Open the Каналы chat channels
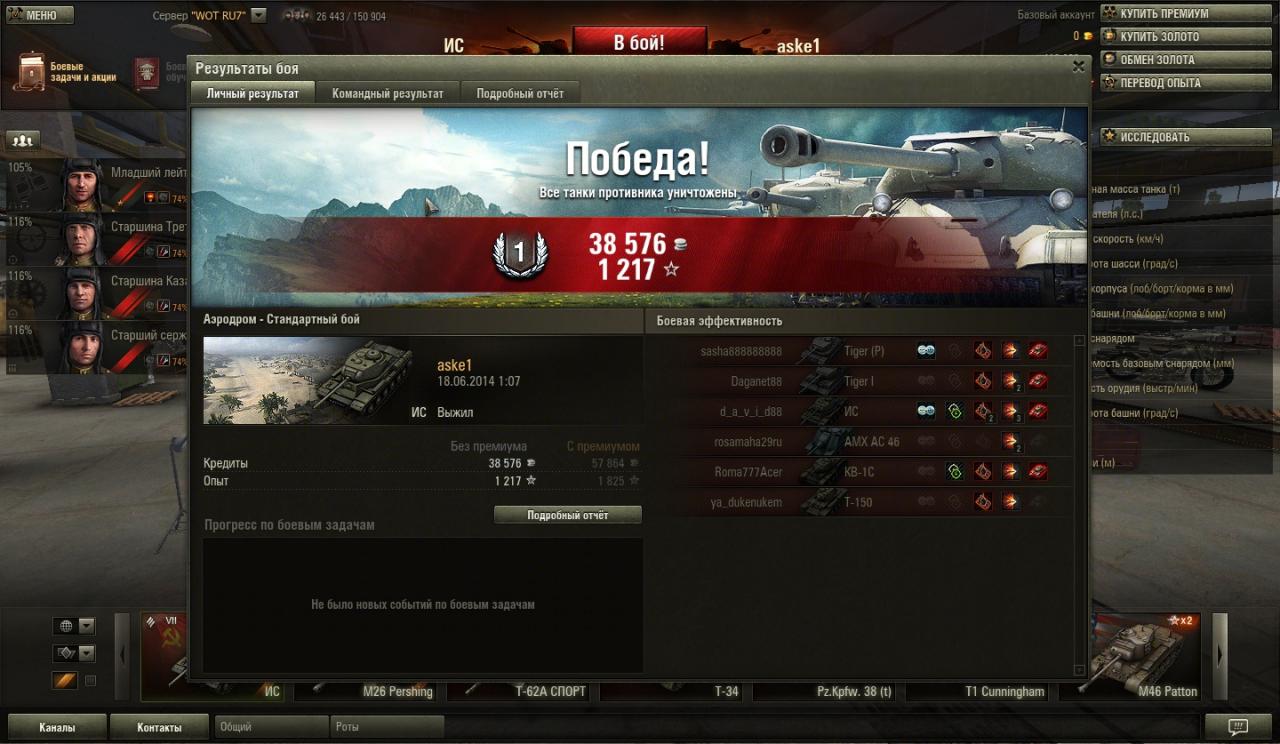 pos(56,727)
